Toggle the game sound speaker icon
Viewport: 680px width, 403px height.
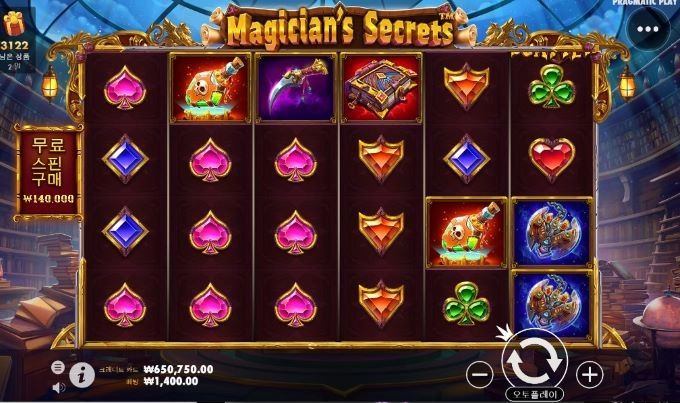58,385
